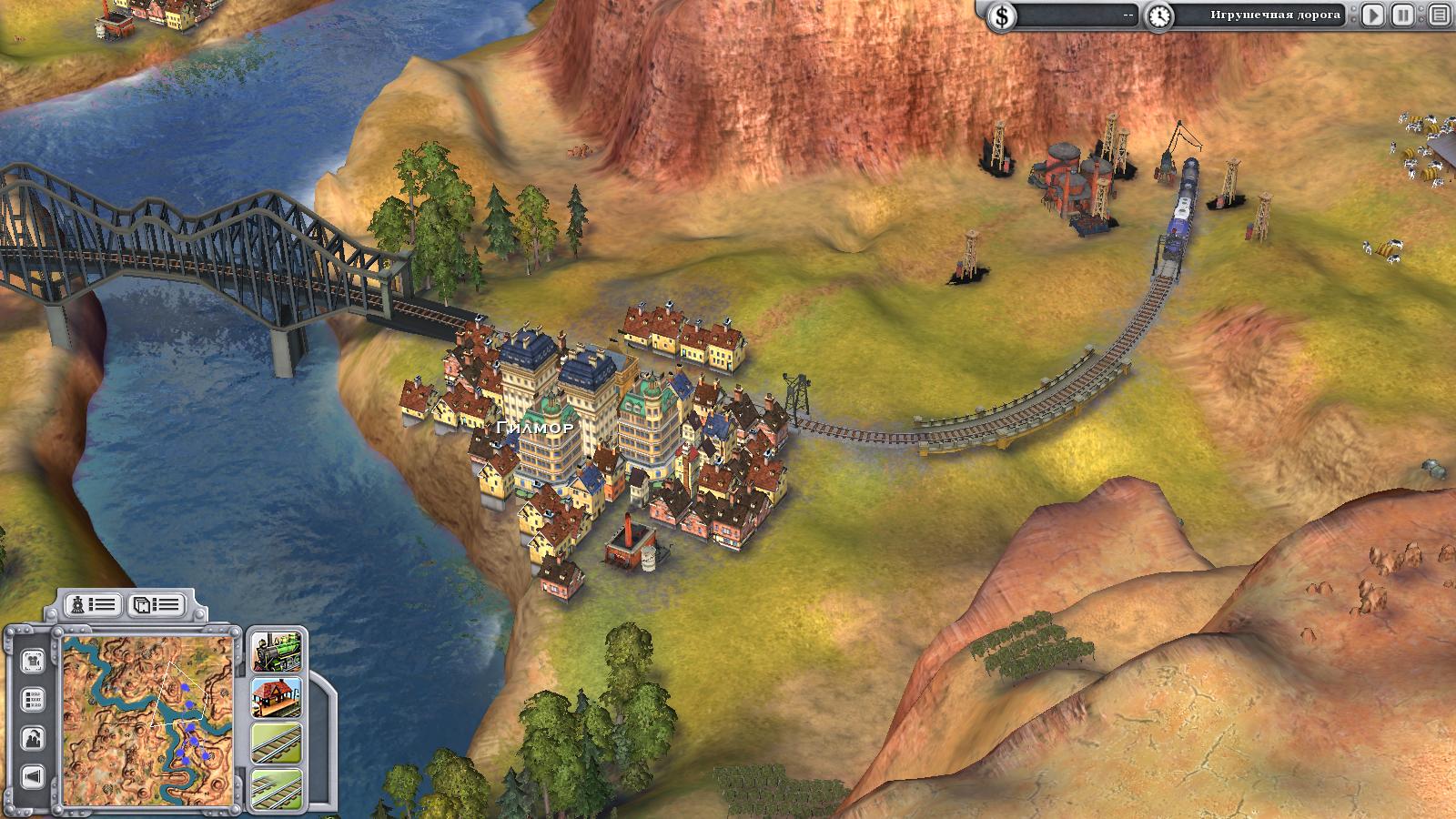Select the single track laying tool
This screenshot has width=1456, height=819.
coord(275,744)
